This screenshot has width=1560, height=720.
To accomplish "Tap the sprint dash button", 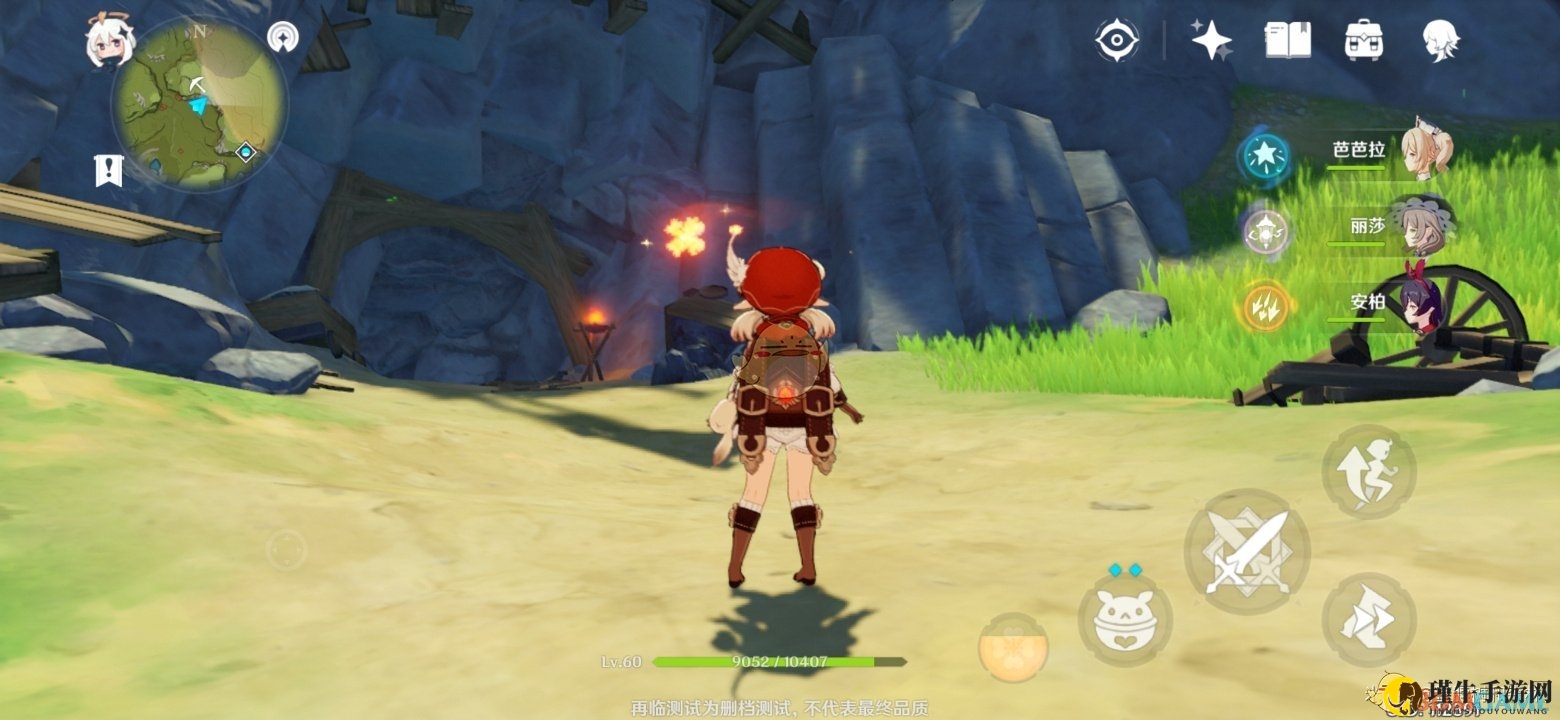I will pos(1368,620).
